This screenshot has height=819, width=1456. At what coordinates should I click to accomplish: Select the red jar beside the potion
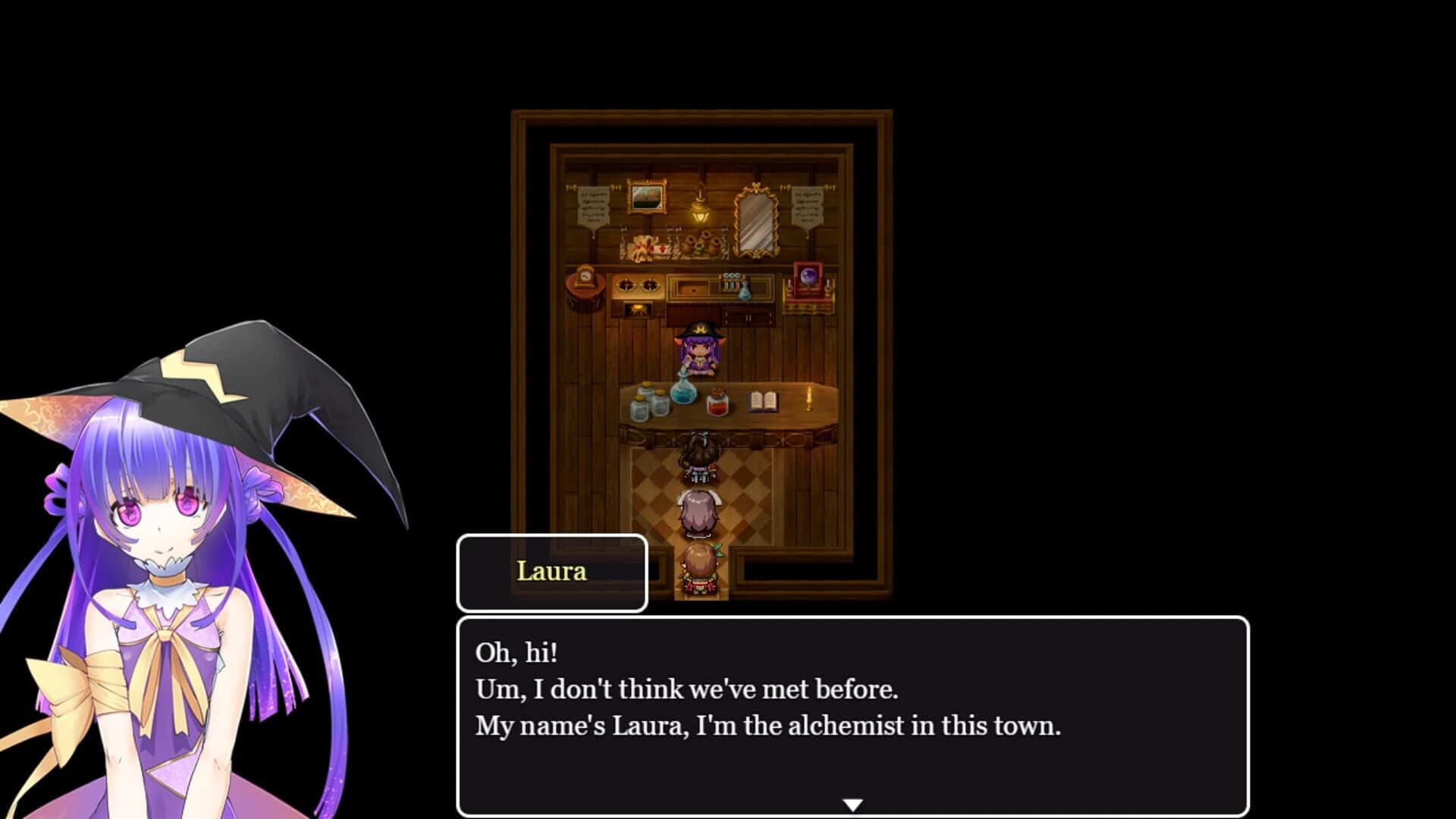click(x=717, y=403)
